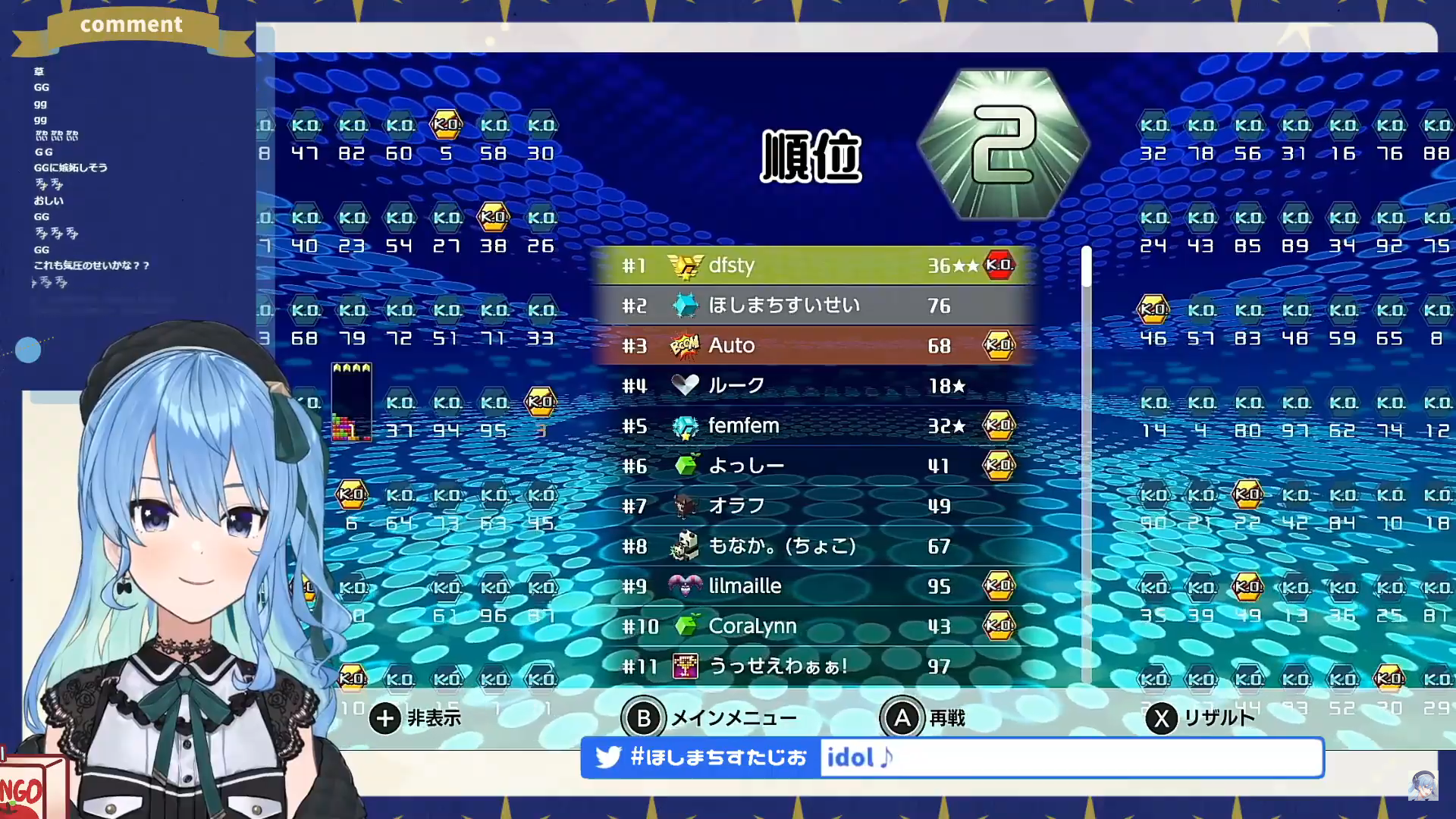Click the ranking list scrollbar
This screenshot has width=1456, height=819.
[1087, 463]
